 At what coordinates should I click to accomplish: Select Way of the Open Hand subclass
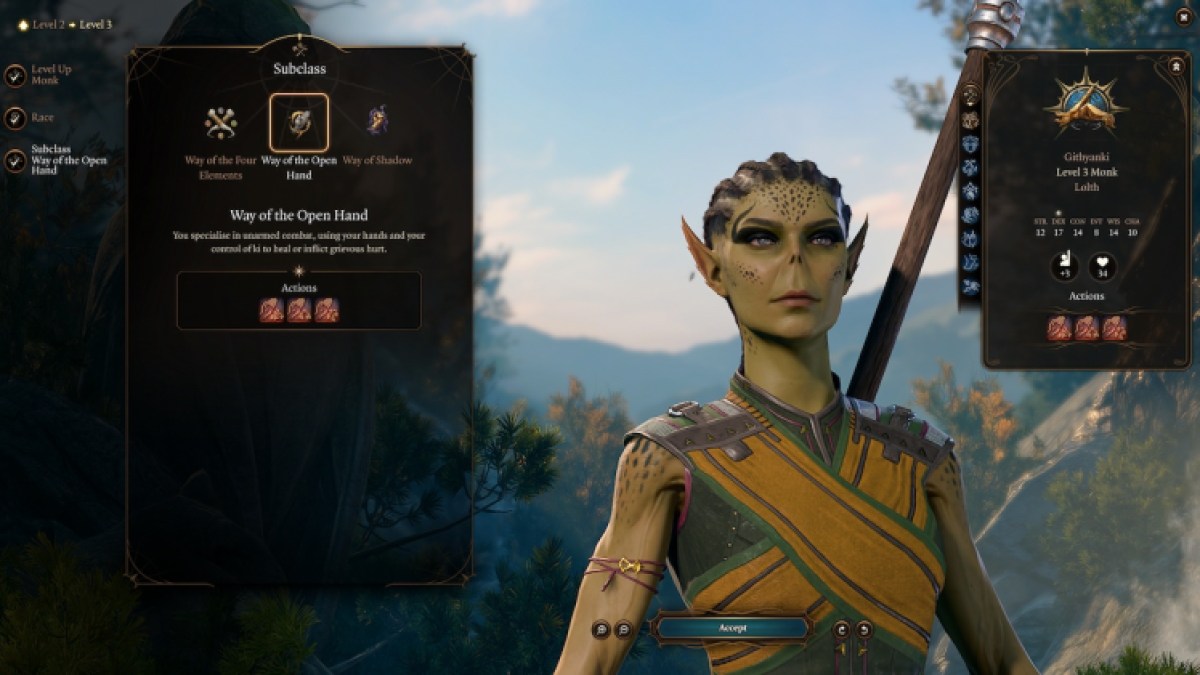pos(299,123)
